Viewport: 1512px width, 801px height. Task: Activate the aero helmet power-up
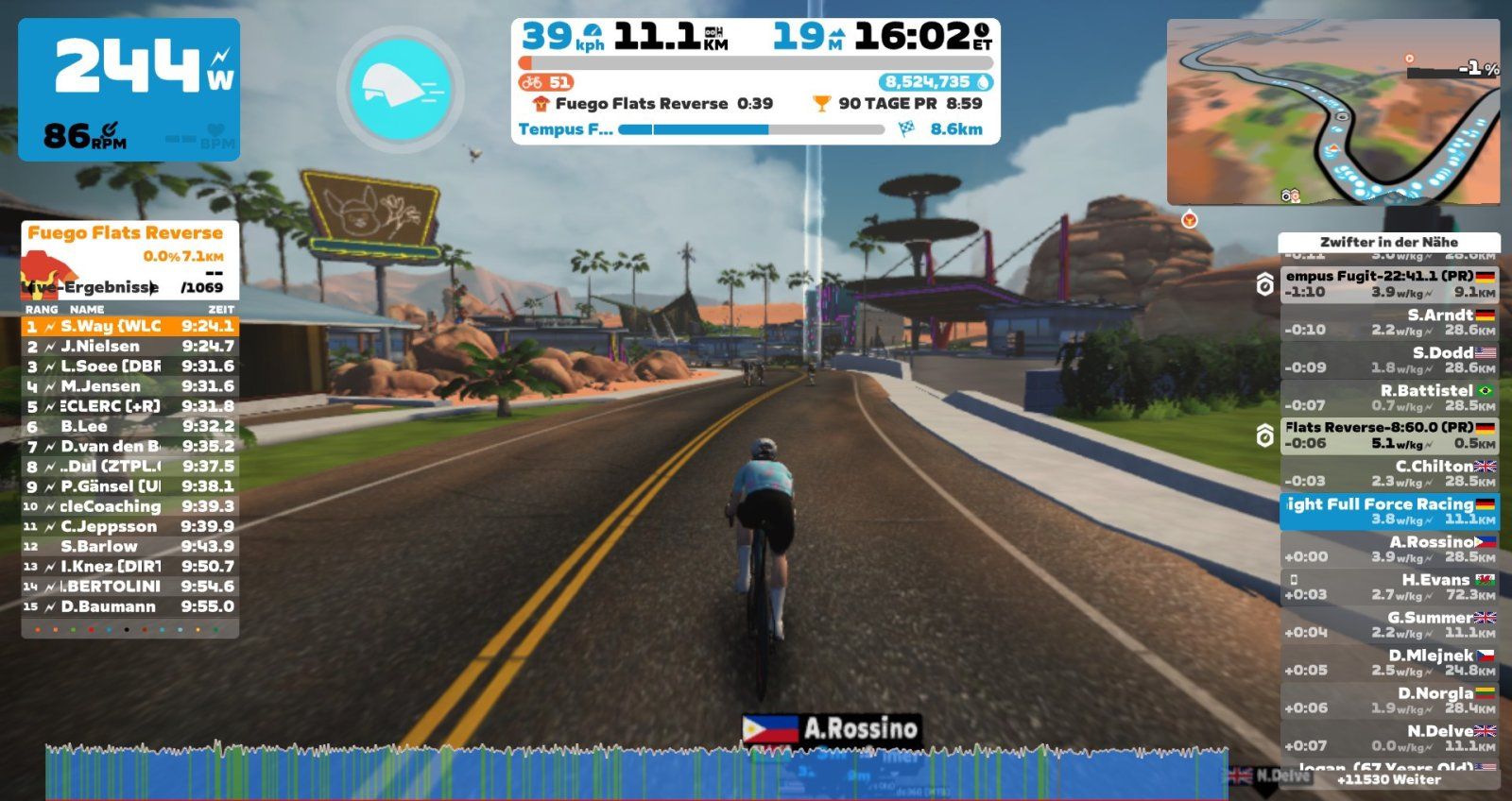400,88
